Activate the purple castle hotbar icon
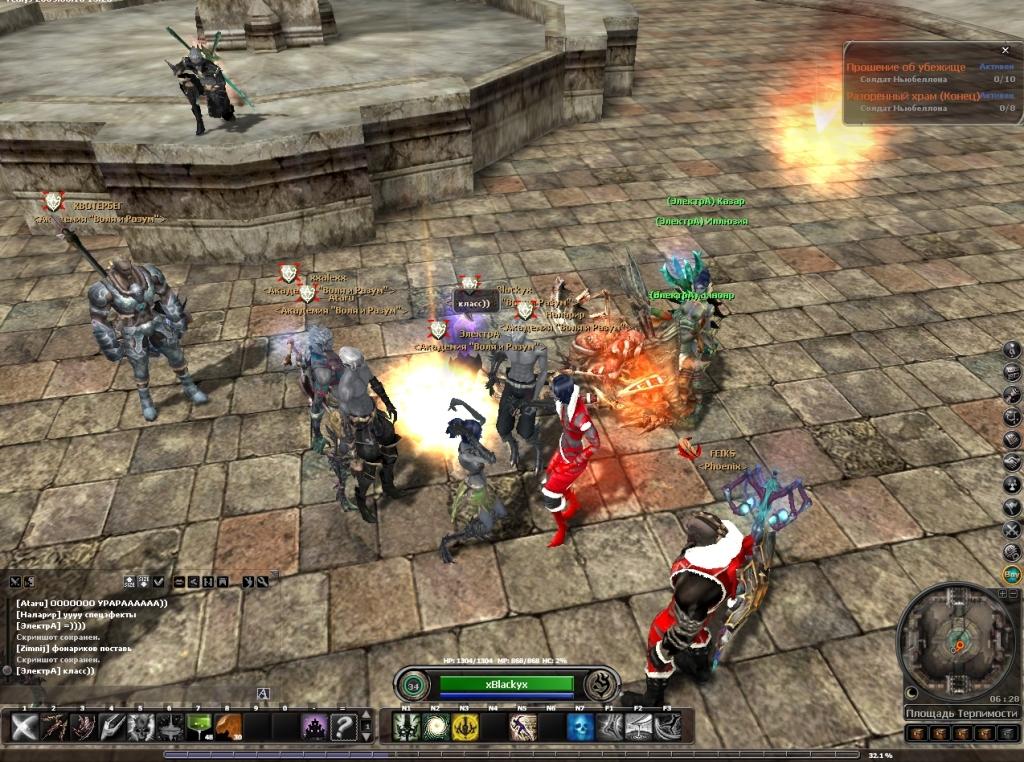1024x762 pixels. (314, 727)
